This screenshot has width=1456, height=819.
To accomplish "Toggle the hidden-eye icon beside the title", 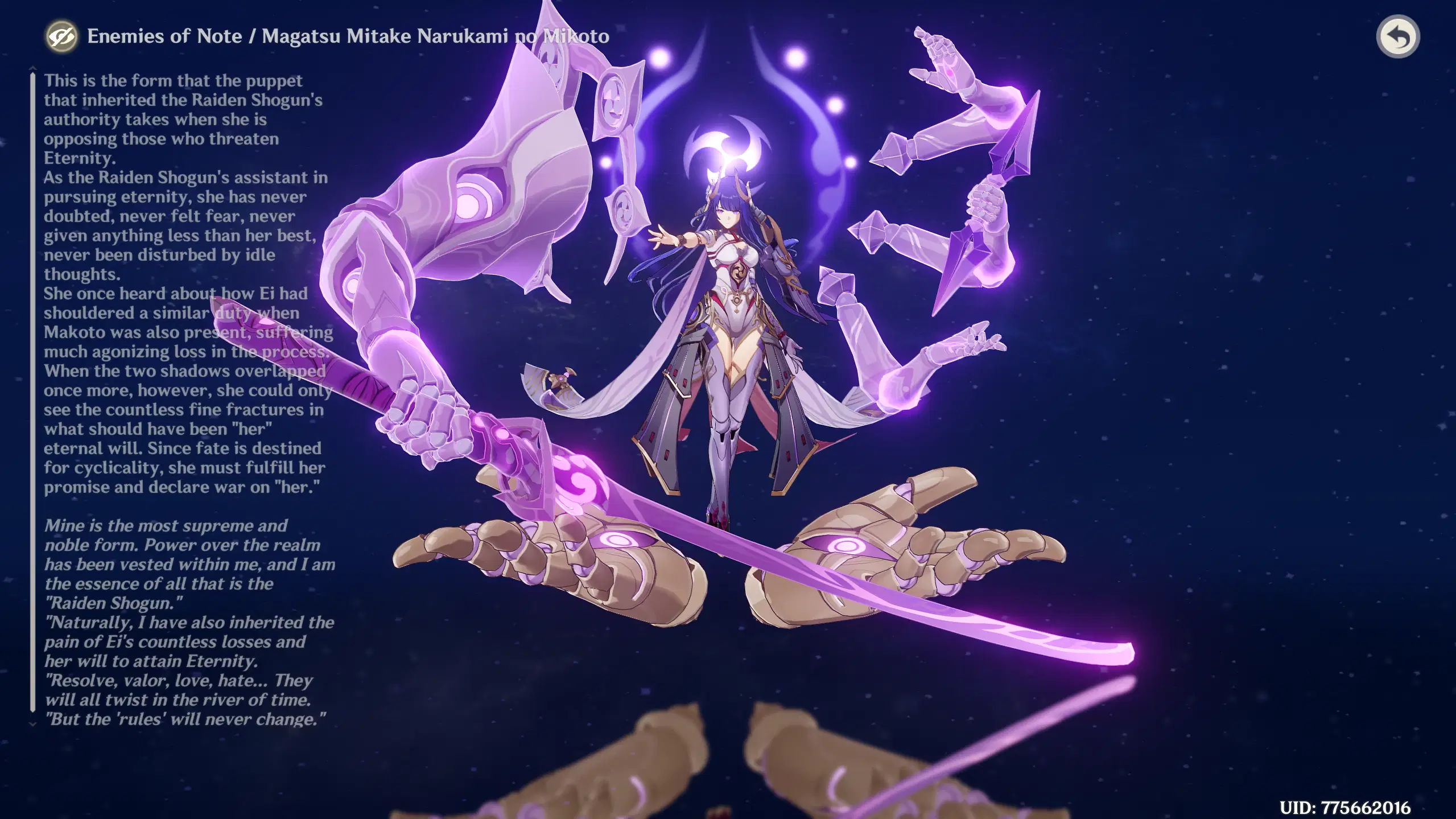I will coord(64,38).
